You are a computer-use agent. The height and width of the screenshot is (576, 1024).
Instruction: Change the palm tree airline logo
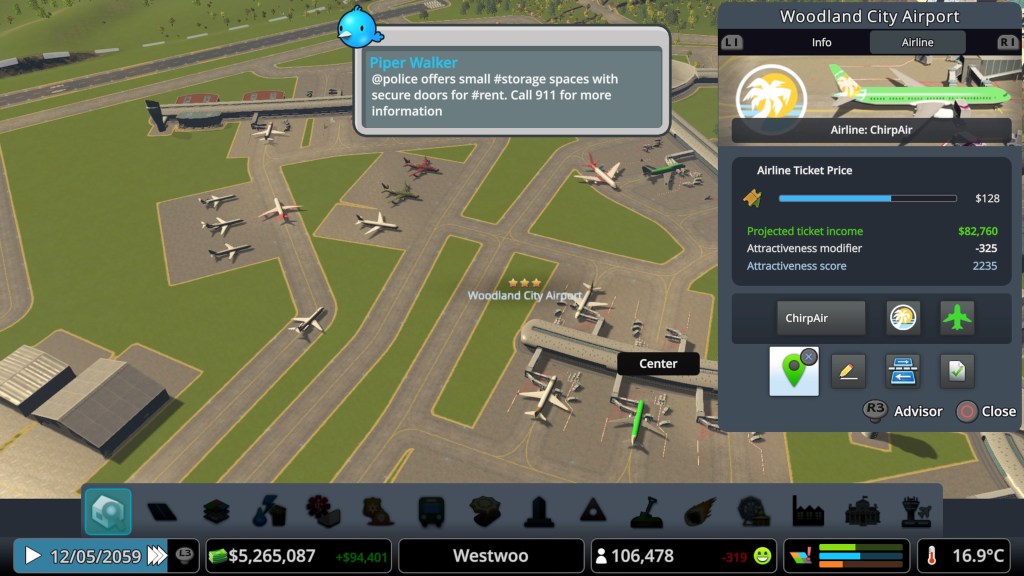click(x=903, y=318)
